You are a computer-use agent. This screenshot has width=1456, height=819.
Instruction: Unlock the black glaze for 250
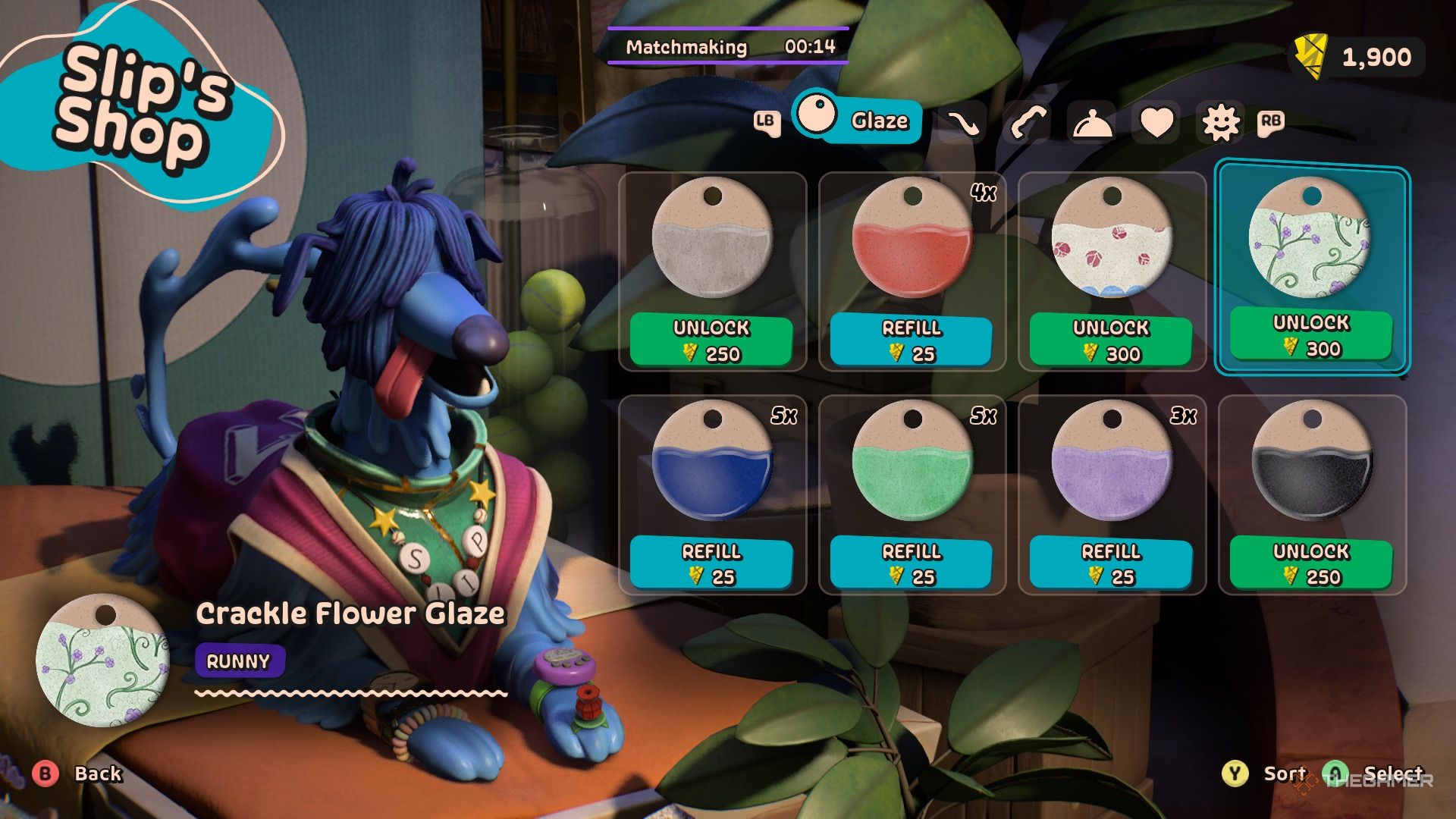(x=1311, y=563)
